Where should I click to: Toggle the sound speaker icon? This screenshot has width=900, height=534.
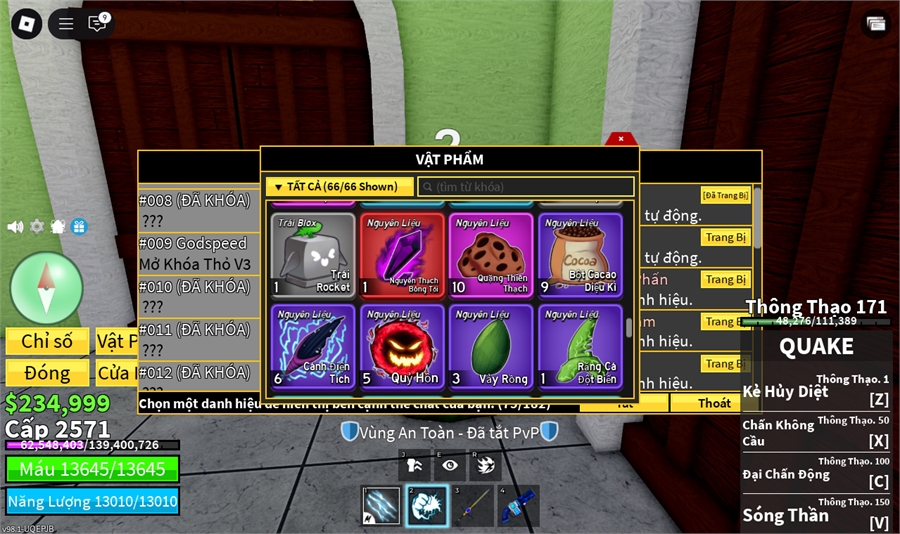(15, 227)
